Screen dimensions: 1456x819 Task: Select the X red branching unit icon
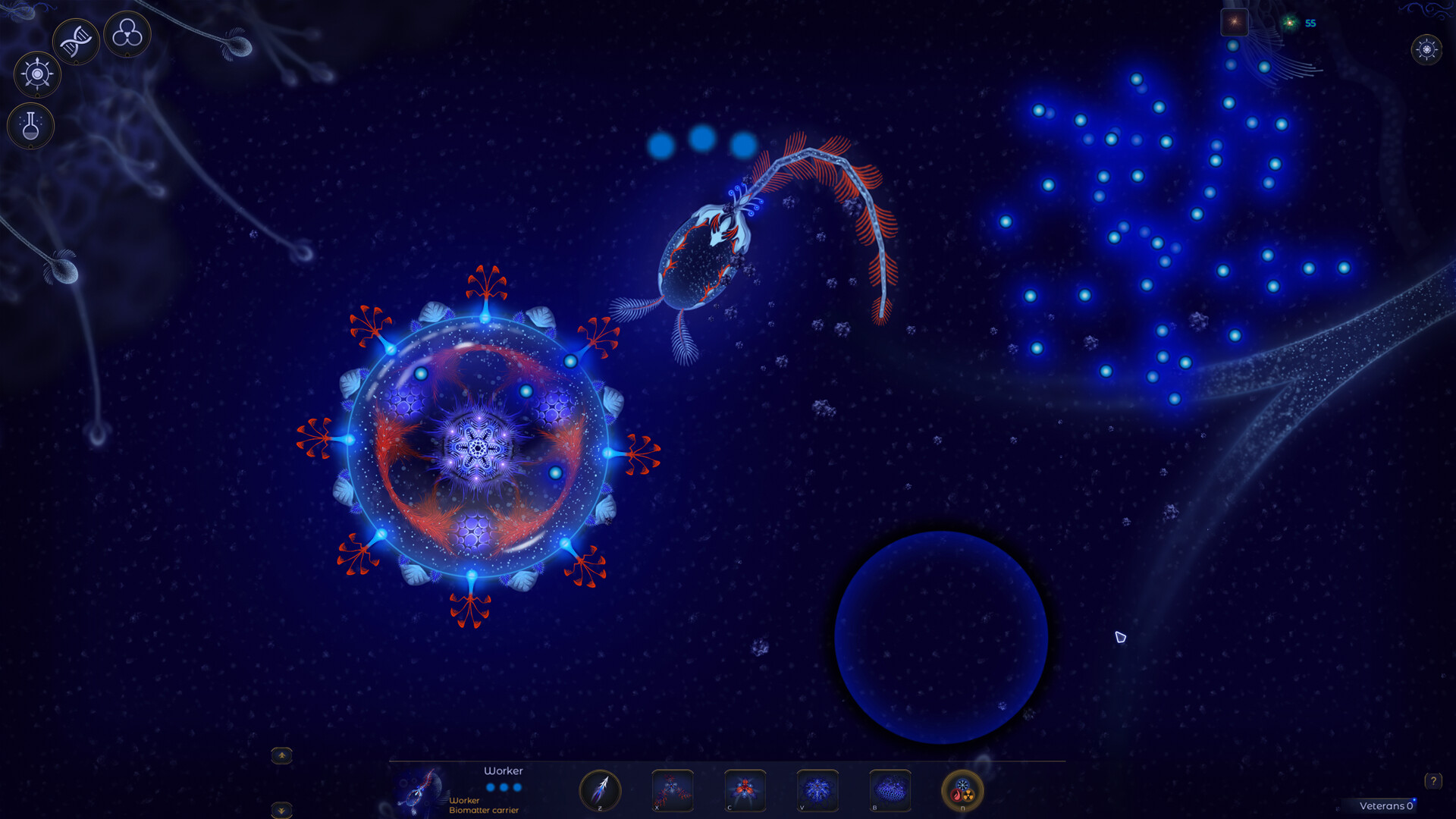672,790
